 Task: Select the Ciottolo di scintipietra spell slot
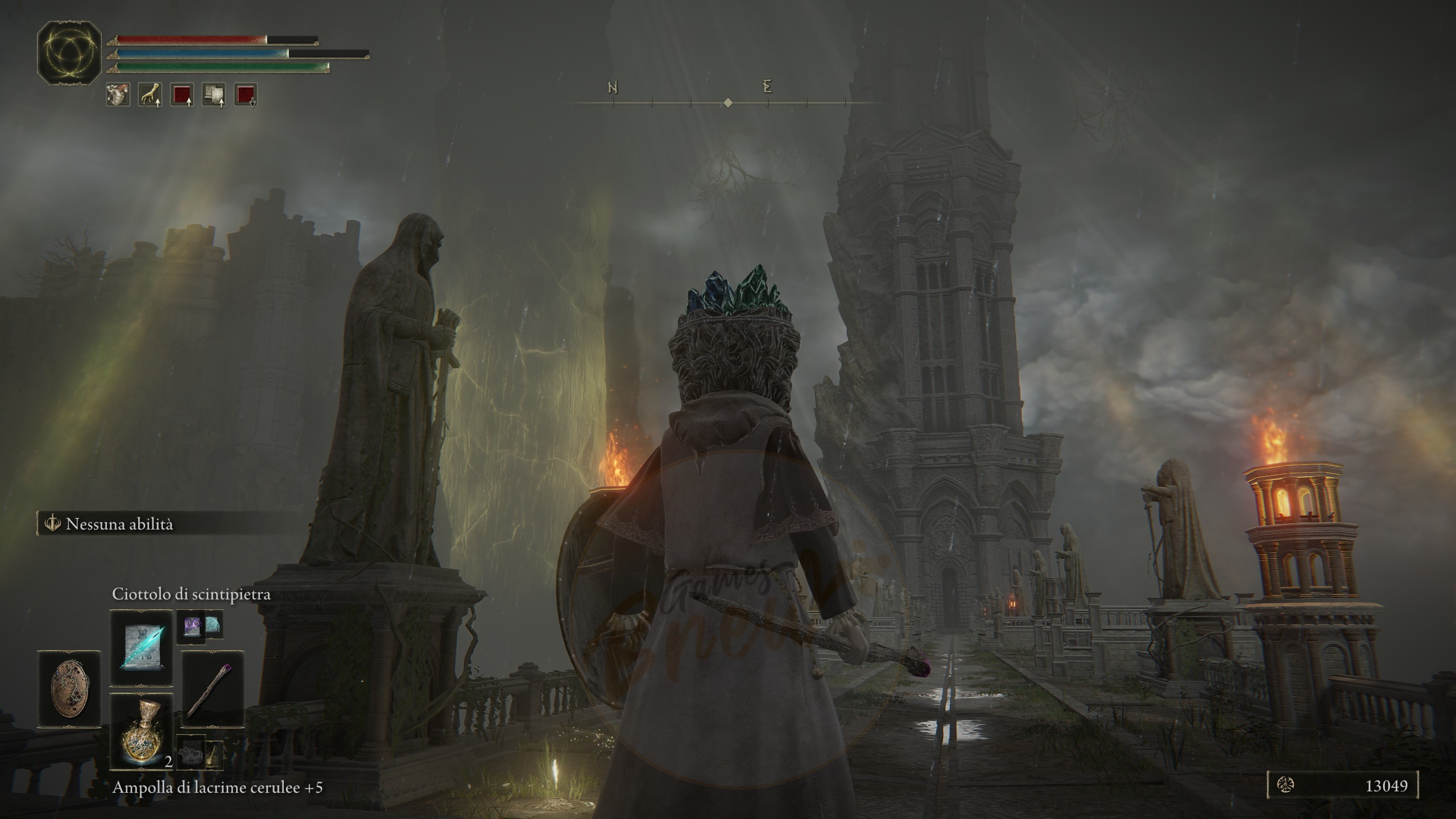(x=141, y=648)
